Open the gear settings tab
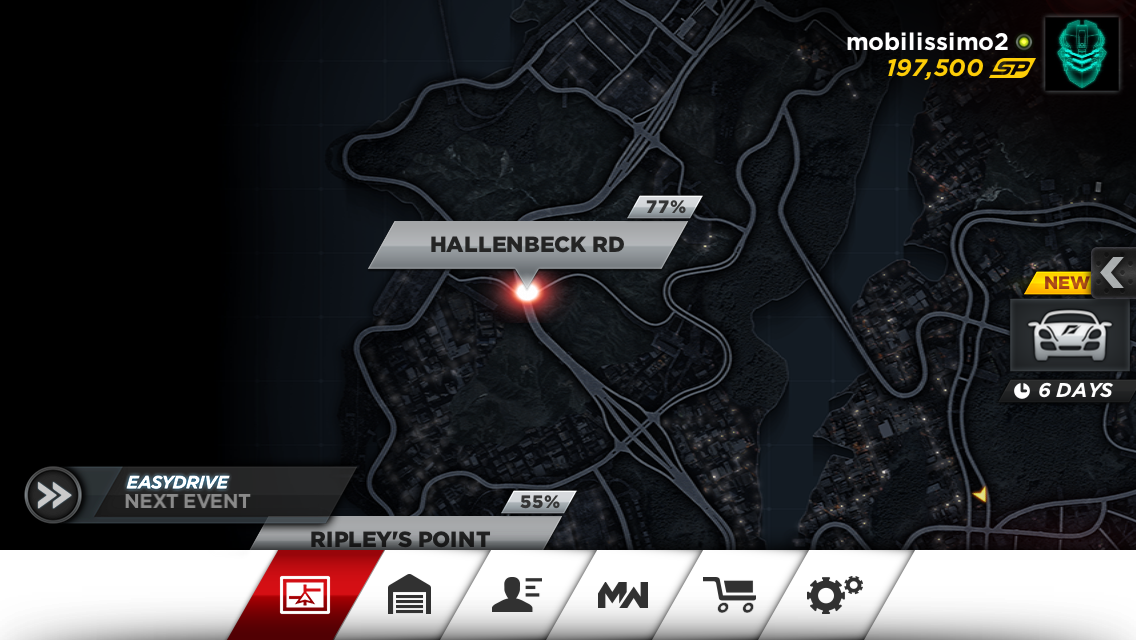The width and height of the screenshot is (1136, 640). [x=835, y=596]
